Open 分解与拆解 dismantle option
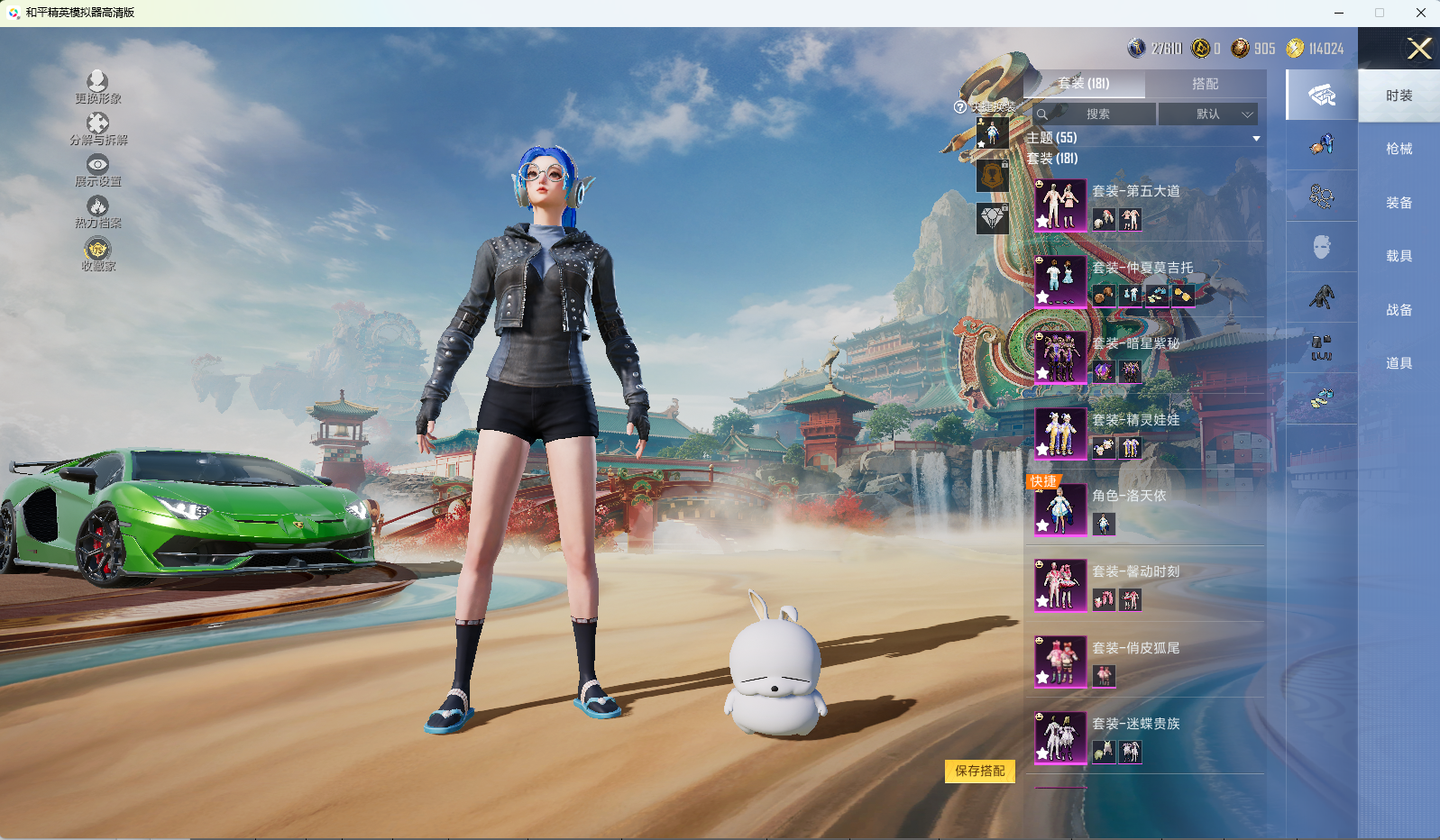The height and width of the screenshot is (840, 1440). pos(97,128)
